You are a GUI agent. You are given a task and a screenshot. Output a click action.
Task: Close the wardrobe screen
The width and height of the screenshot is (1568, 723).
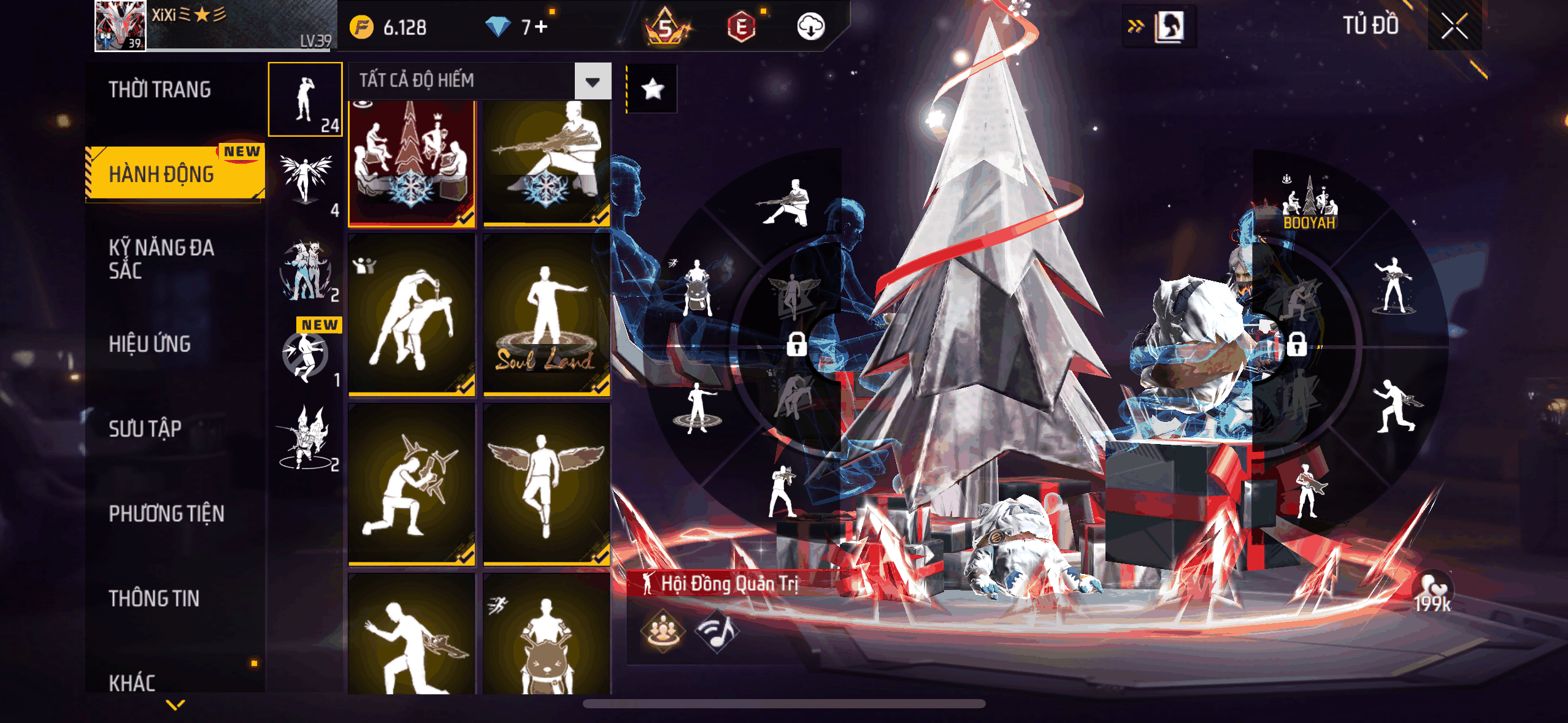coord(1454,26)
